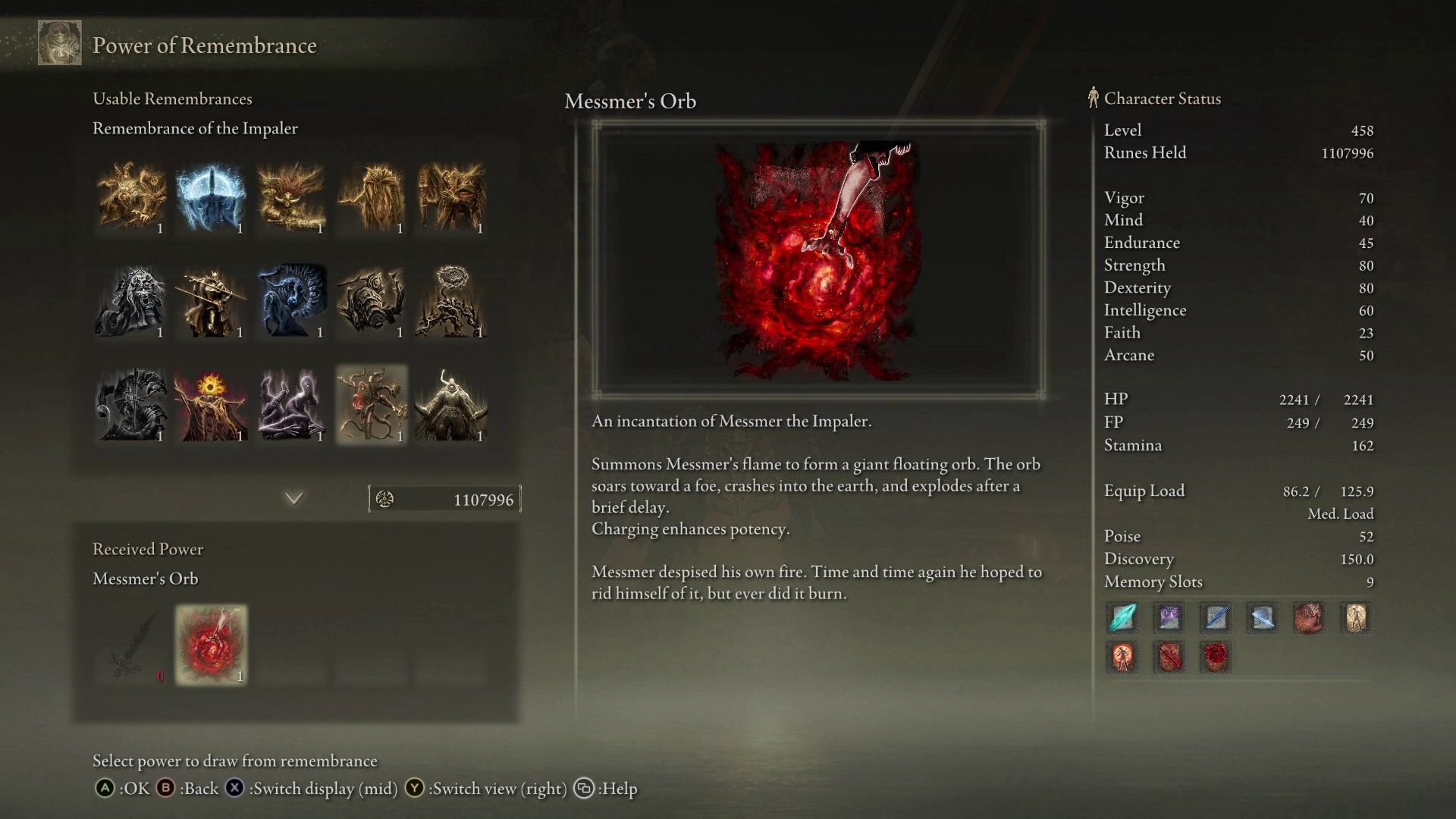Pick the golden knight with long spear remembrance

pyautogui.click(x=211, y=301)
